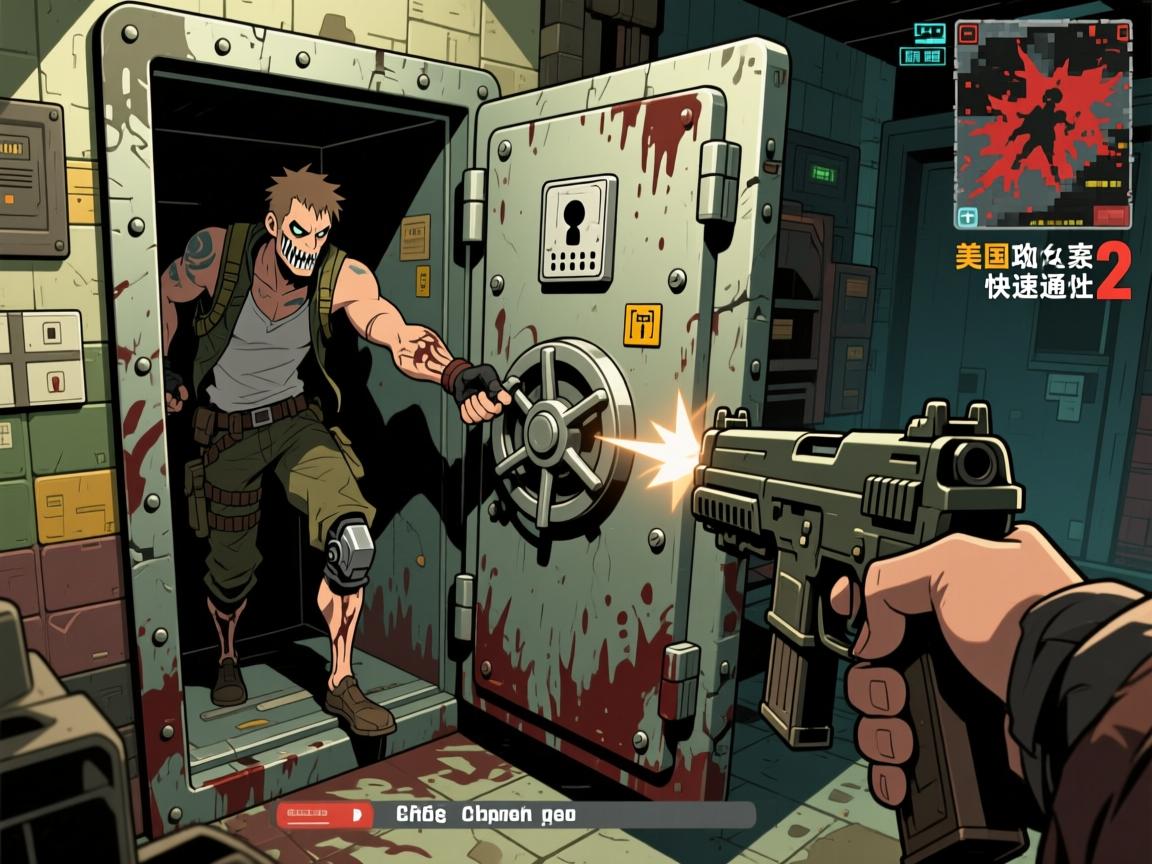Open the minimap with the red splatter
1152x864 pixels.
pyautogui.click(x=1042, y=123)
